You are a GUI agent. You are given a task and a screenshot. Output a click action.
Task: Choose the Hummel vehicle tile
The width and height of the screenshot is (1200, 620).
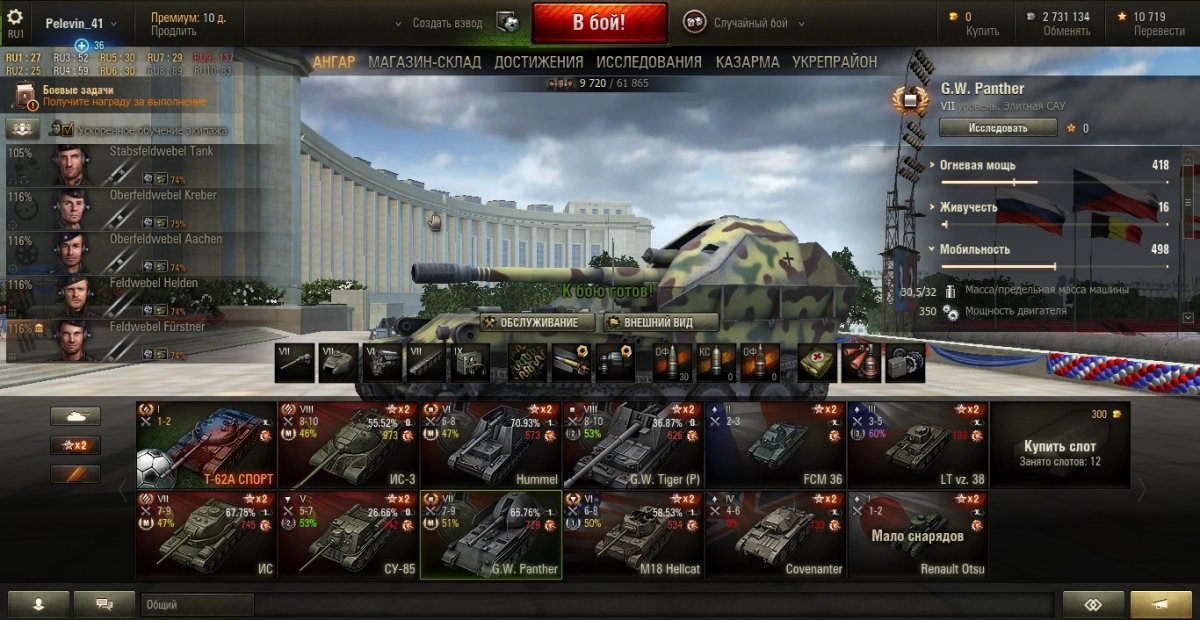tap(490, 445)
